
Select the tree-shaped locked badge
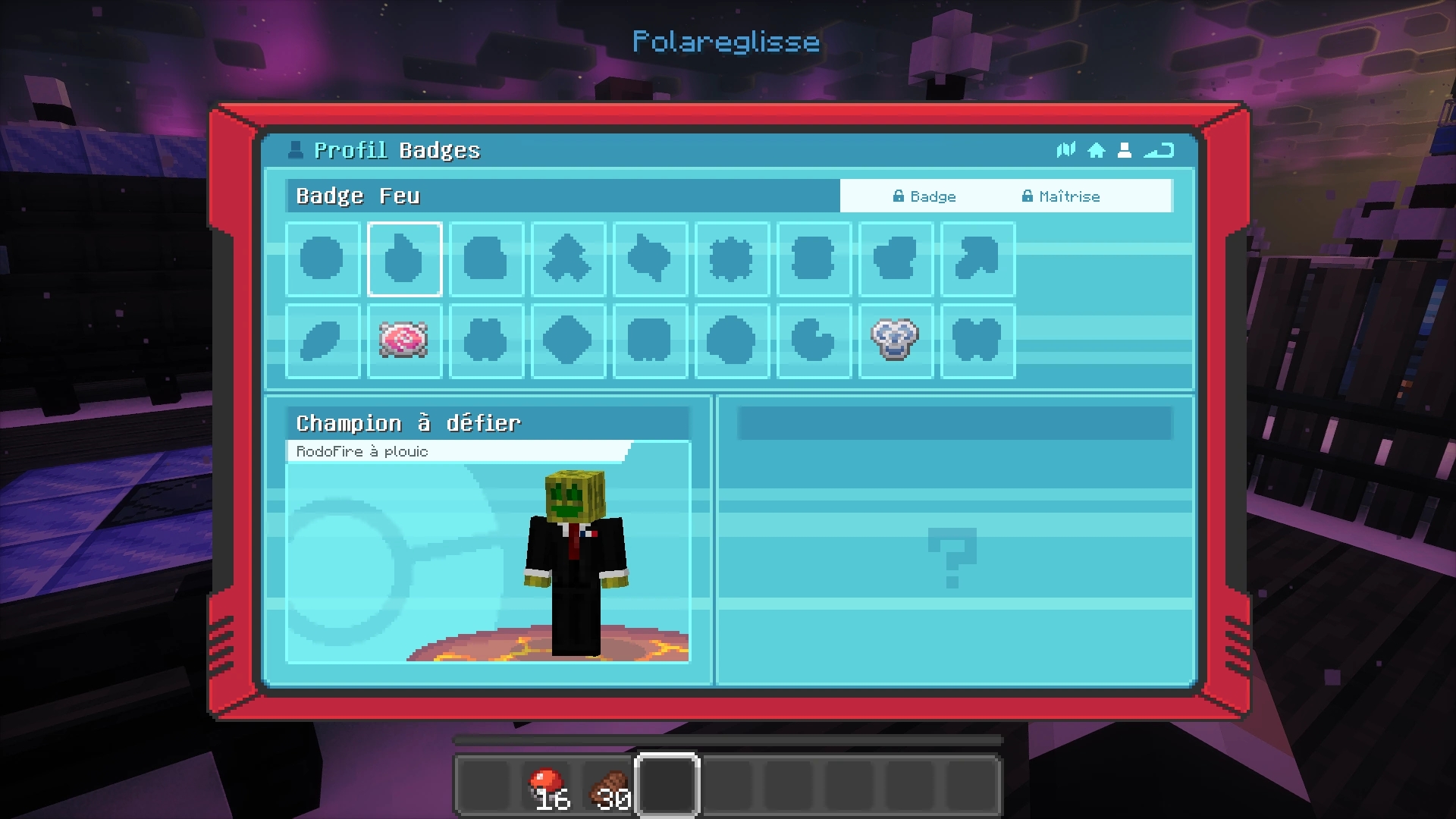pos(568,259)
